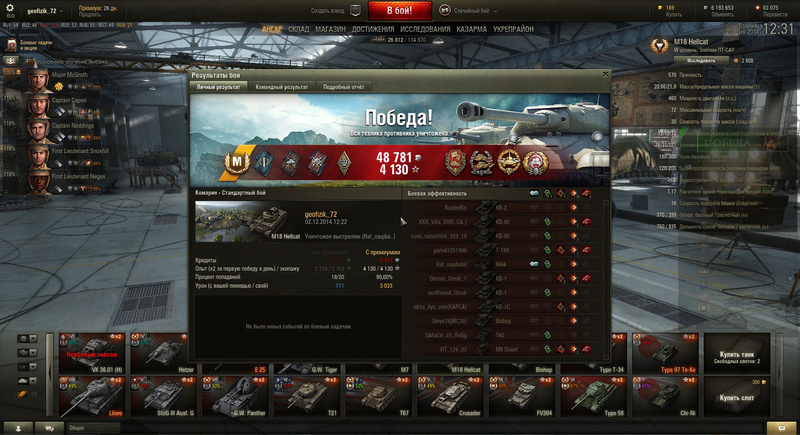Viewport: 800px width, 435px height.
Task: Select the Mastery badge "M" medal icon
Action: pos(238,160)
